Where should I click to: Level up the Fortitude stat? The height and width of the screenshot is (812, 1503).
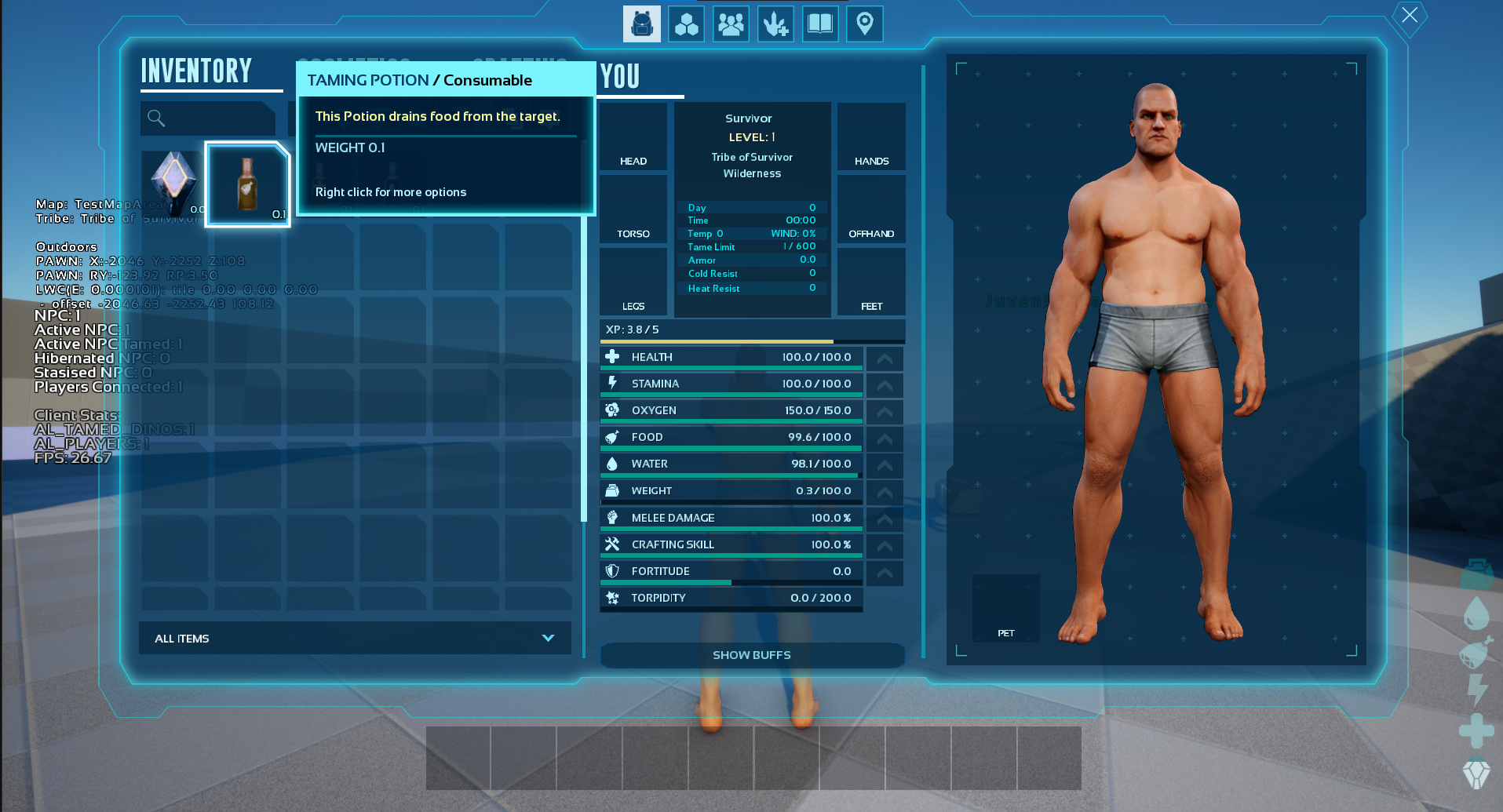pyautogui.click(x=885, y=572)
